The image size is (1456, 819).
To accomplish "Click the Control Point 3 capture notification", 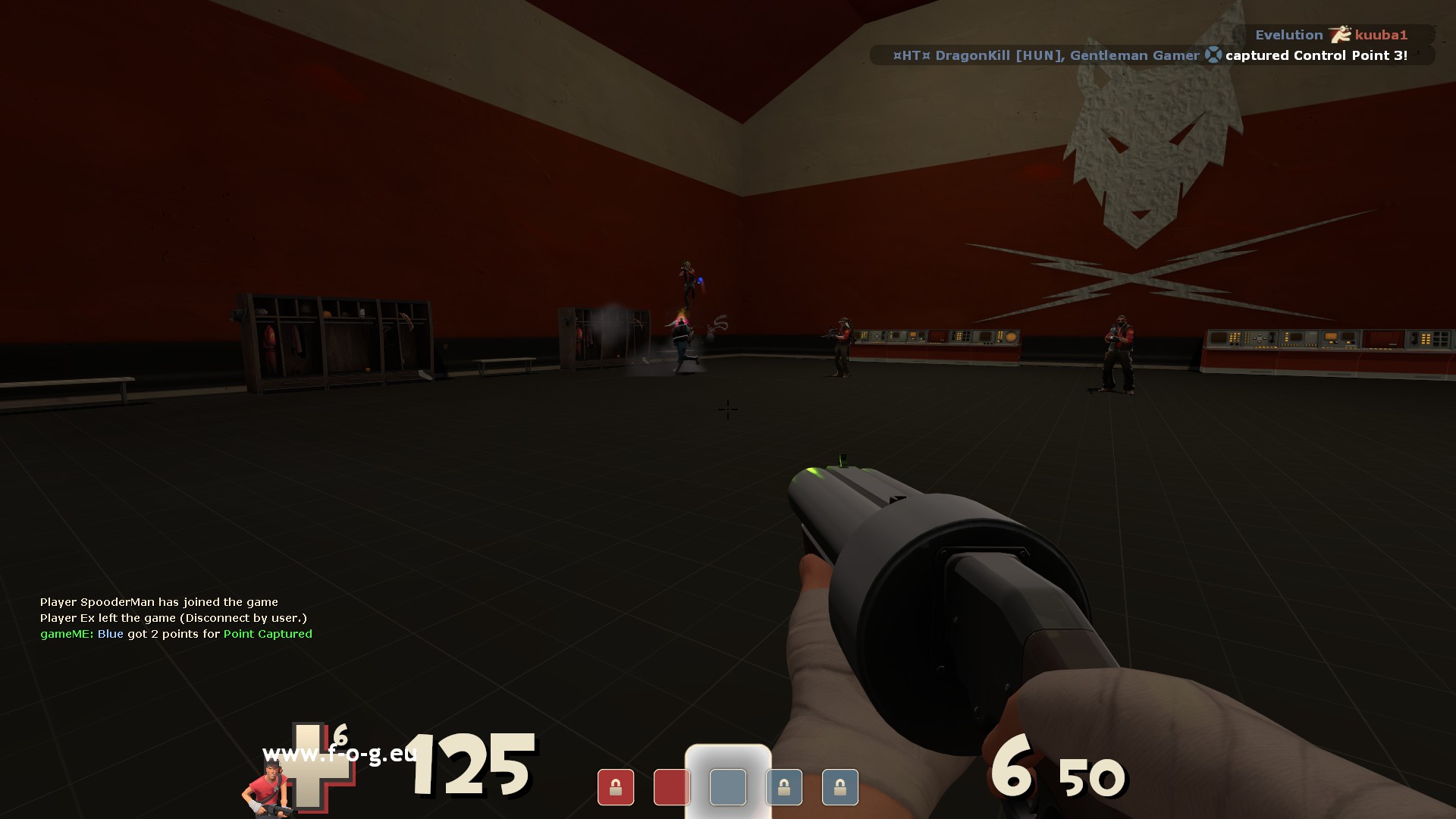I will 1150,55.
